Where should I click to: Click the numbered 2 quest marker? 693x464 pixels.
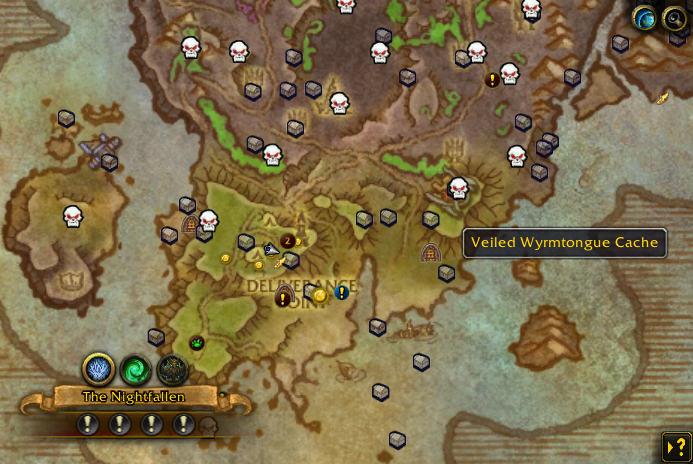pyautogui.click(x=288, y=240)
